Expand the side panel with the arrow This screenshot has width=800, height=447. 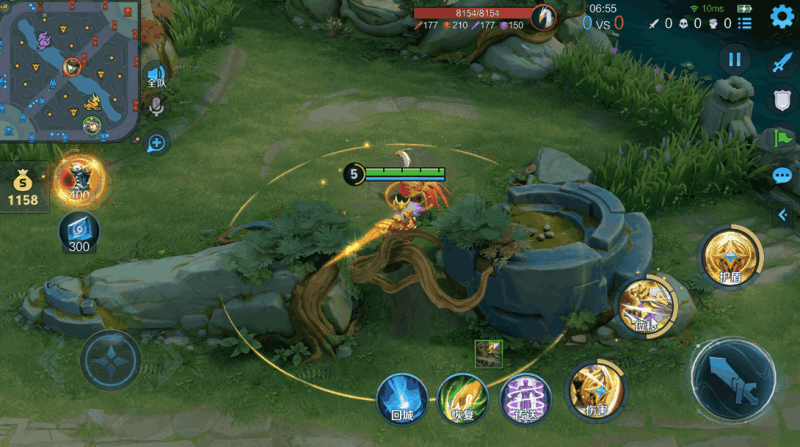click(x=784, y=215)
